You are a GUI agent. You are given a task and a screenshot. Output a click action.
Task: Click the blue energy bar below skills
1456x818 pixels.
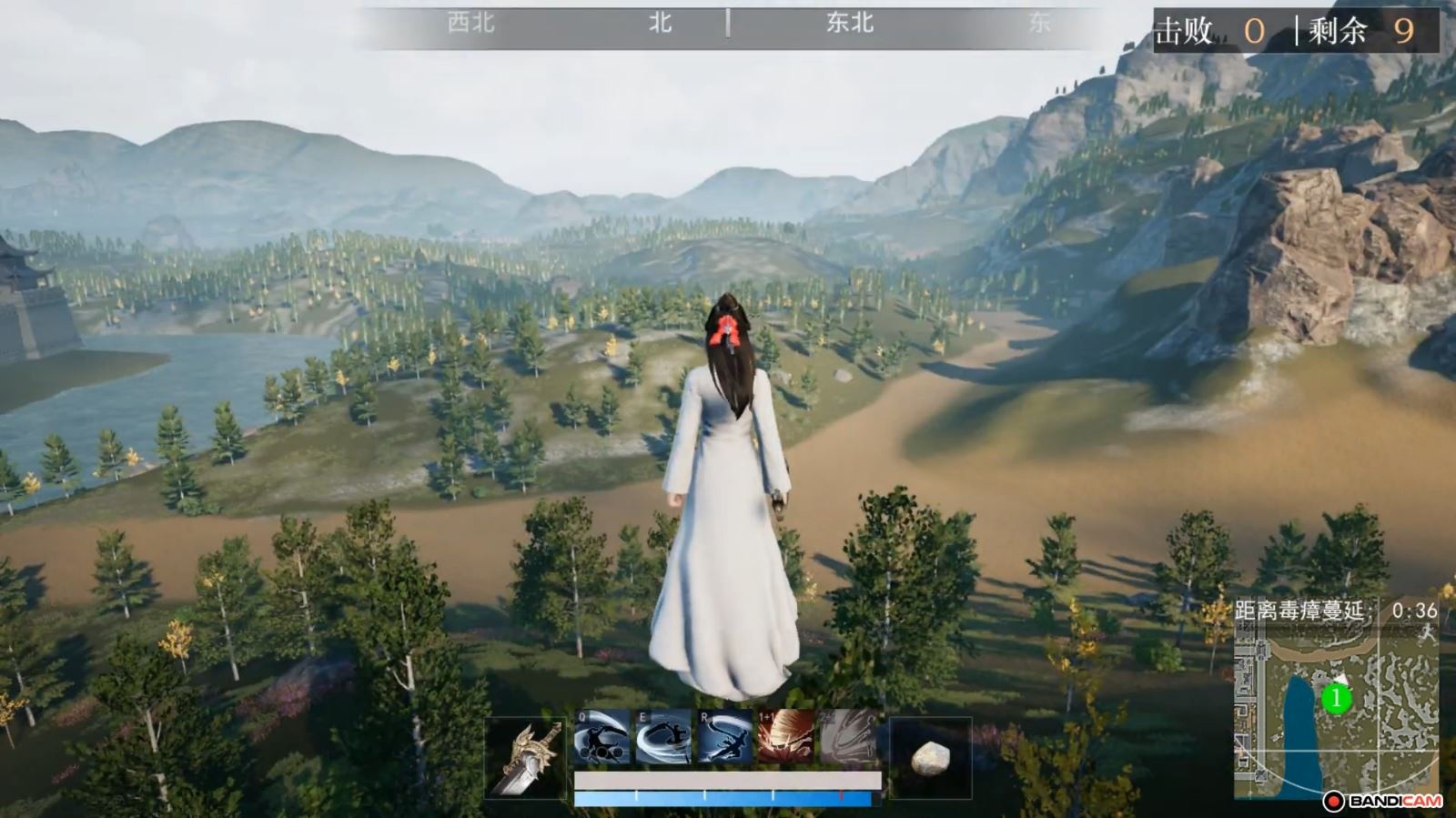coord(723,797)
